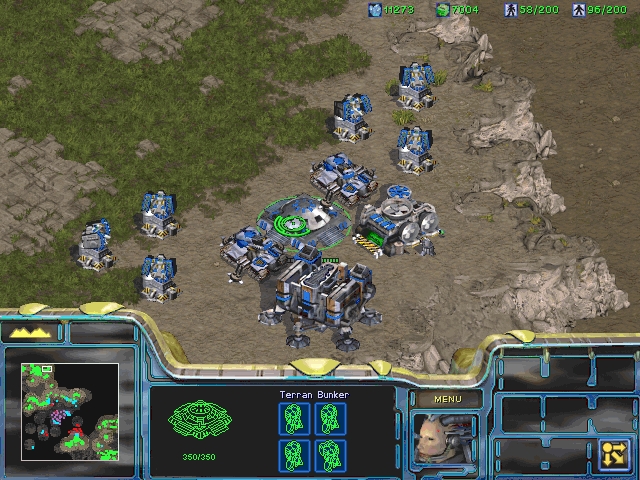Click the unit portrait in the console
This screenshot has height=480, width=640.
pyautogui.click(x=445, y=441)
